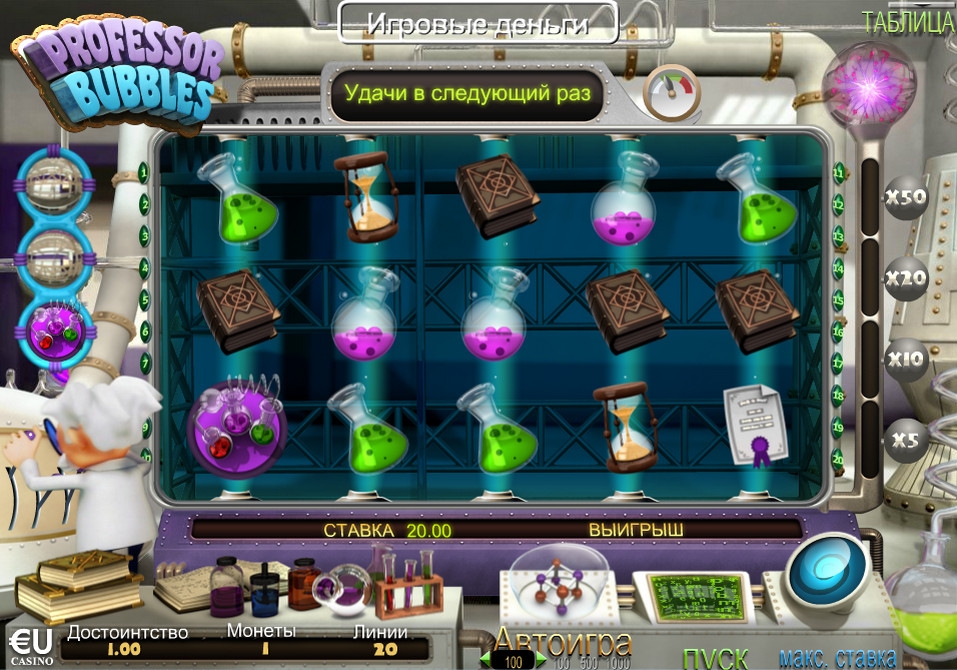This screenshot has width=957, height=670.
Task: Open the ТАБЛИЦА paytable
Action: pyautogui.click(x=907, y=22)
